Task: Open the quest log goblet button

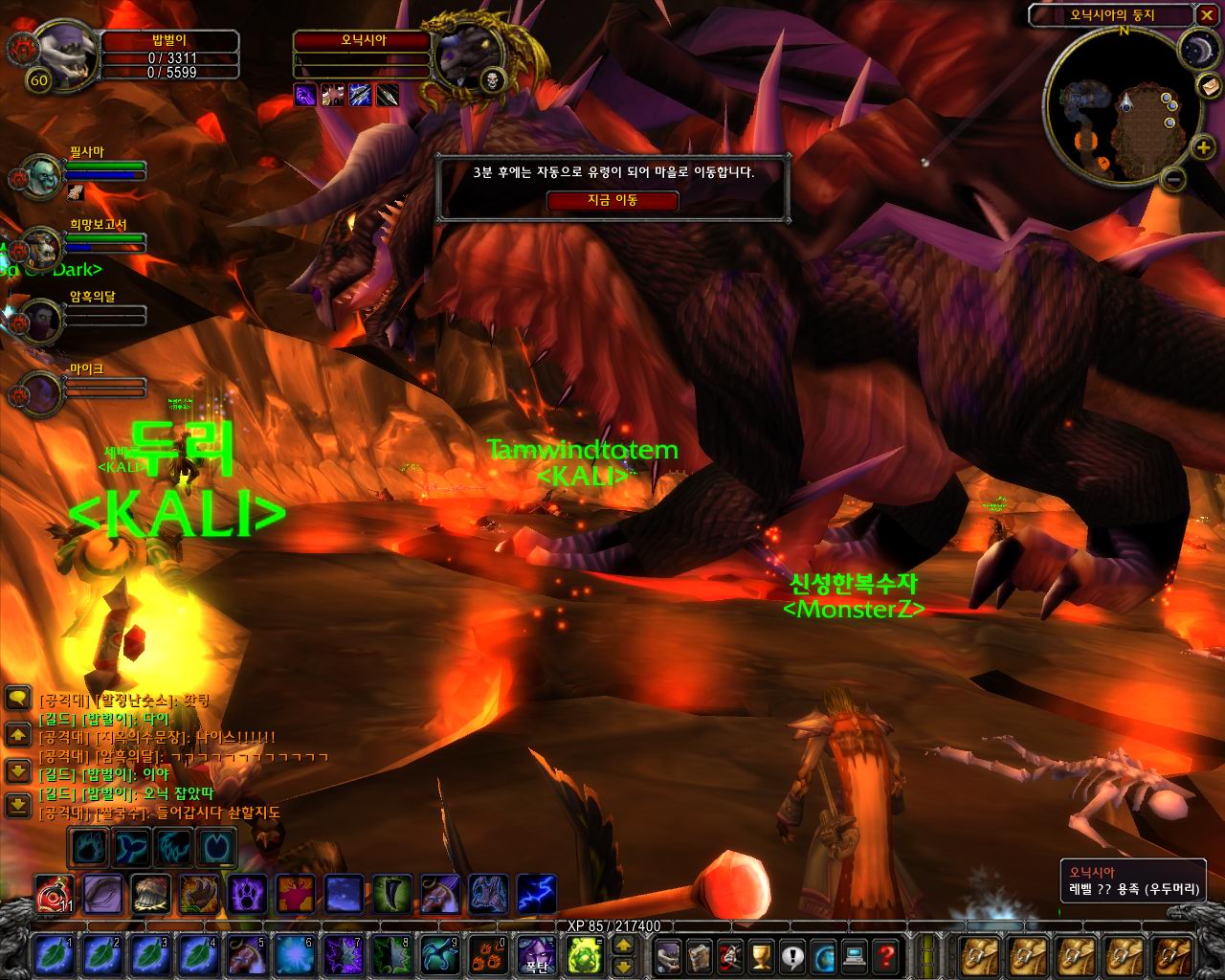Action: tap(761, 954)
